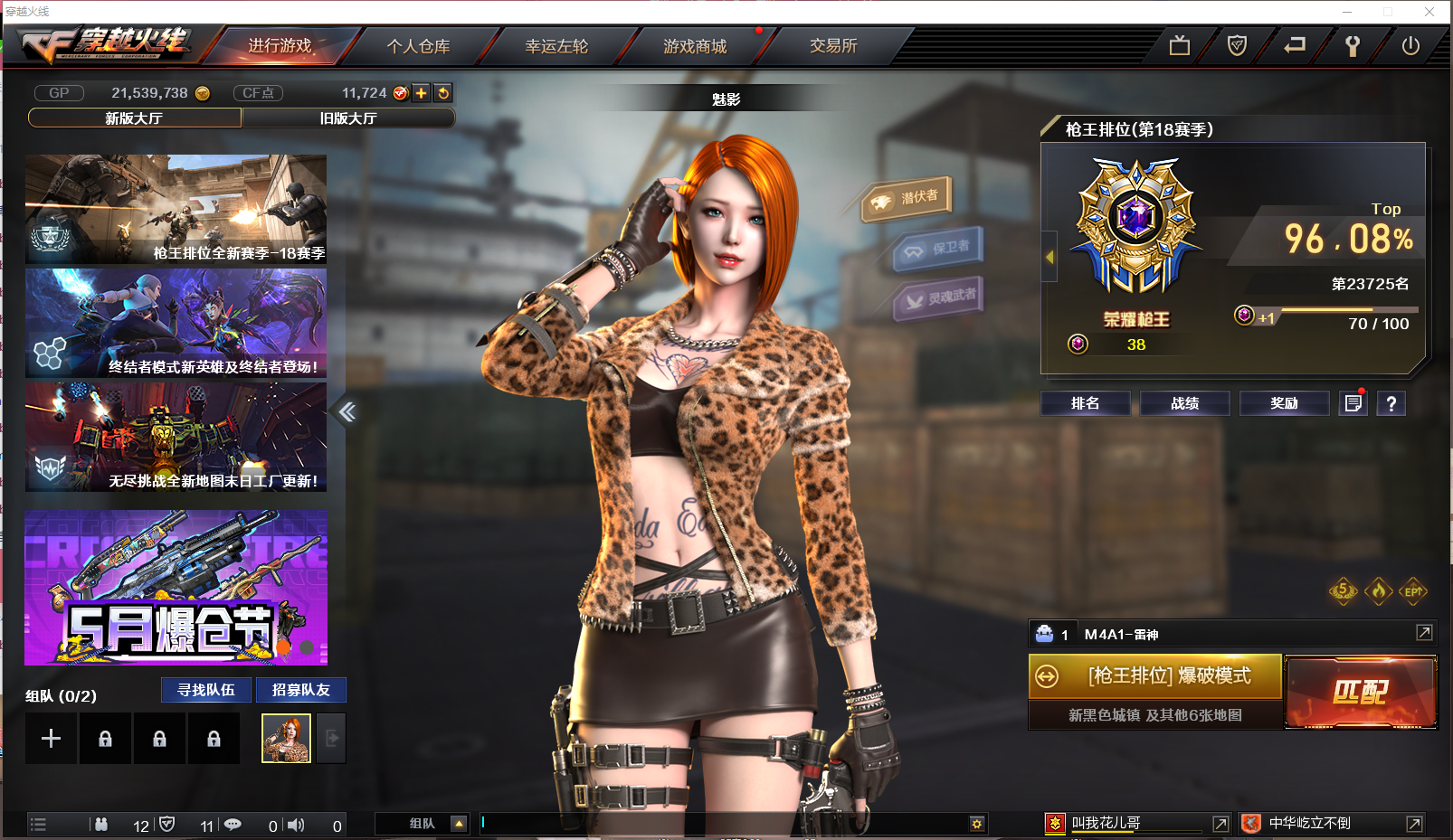
Task: Show the 奖励 season rewards
Action: tap(1284, 403)
